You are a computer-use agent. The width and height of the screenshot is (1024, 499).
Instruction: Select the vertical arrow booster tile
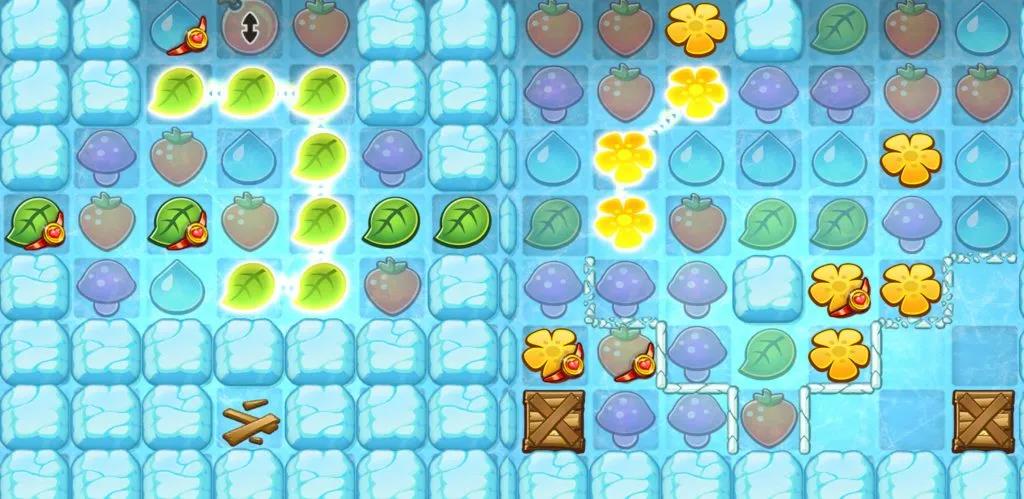tap(247, 30)
